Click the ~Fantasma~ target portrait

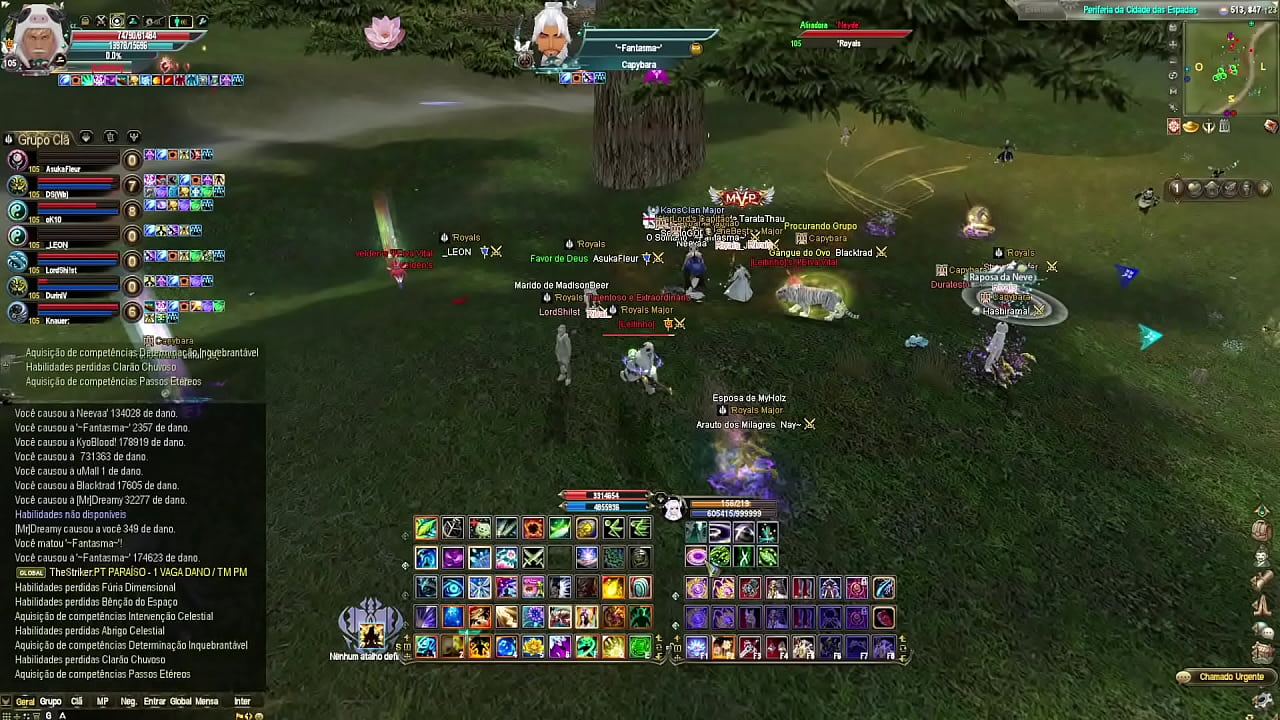[549, 37]
